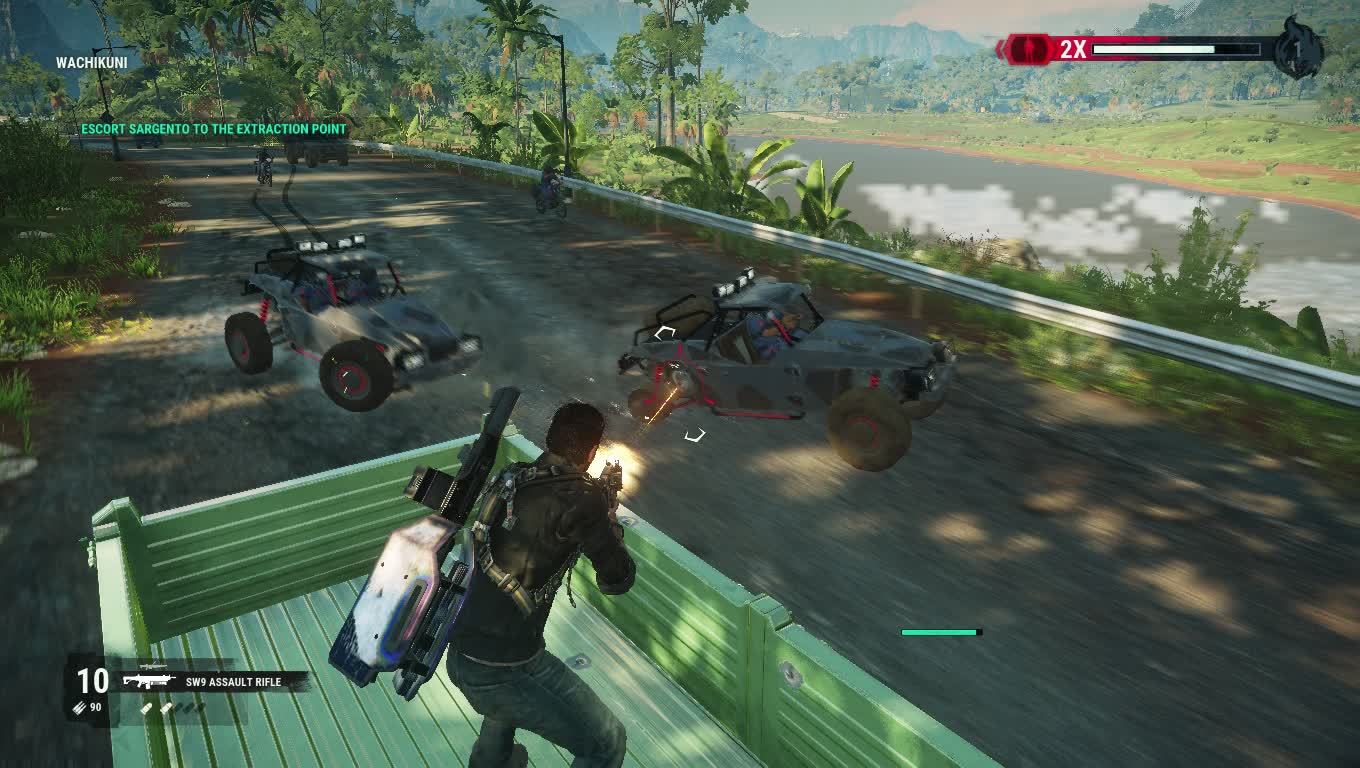Select the Escort Sargento objective tracker
This screenshot has width=1360, height=768.
(x=213, y=129)
